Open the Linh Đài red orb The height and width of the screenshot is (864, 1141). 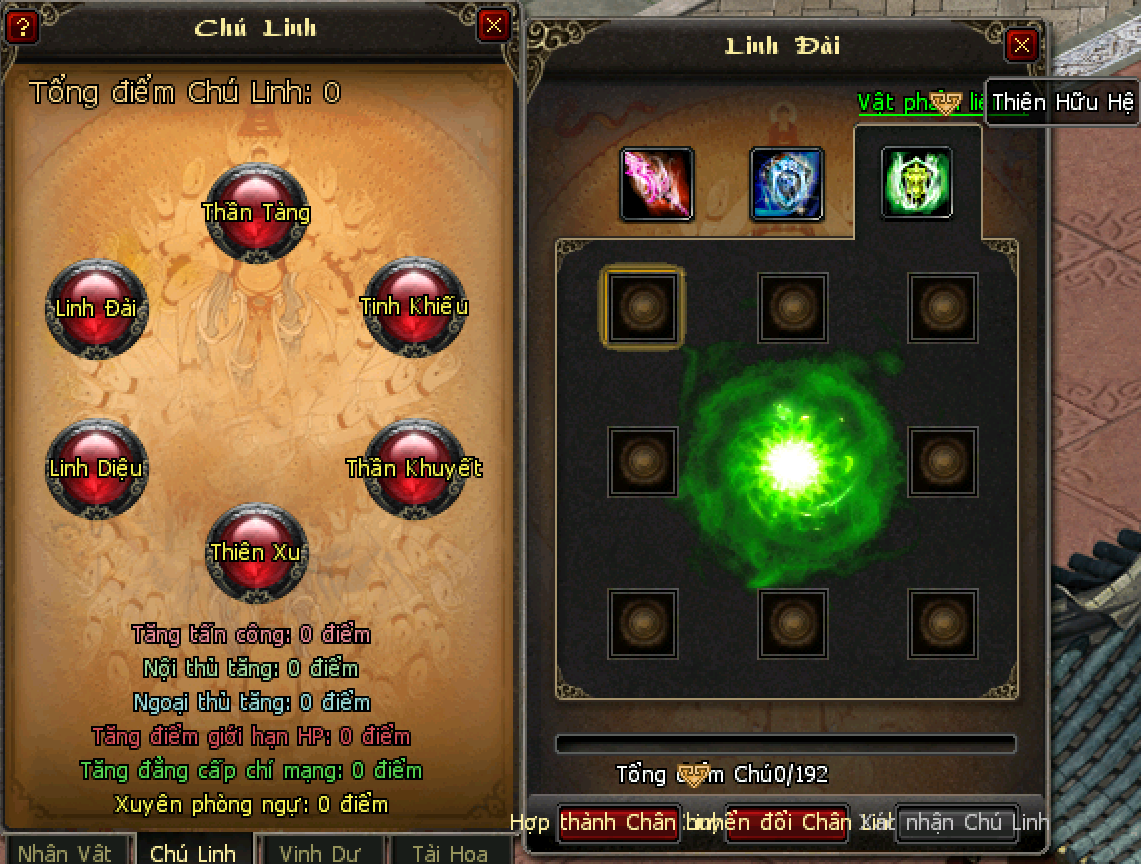96,307
